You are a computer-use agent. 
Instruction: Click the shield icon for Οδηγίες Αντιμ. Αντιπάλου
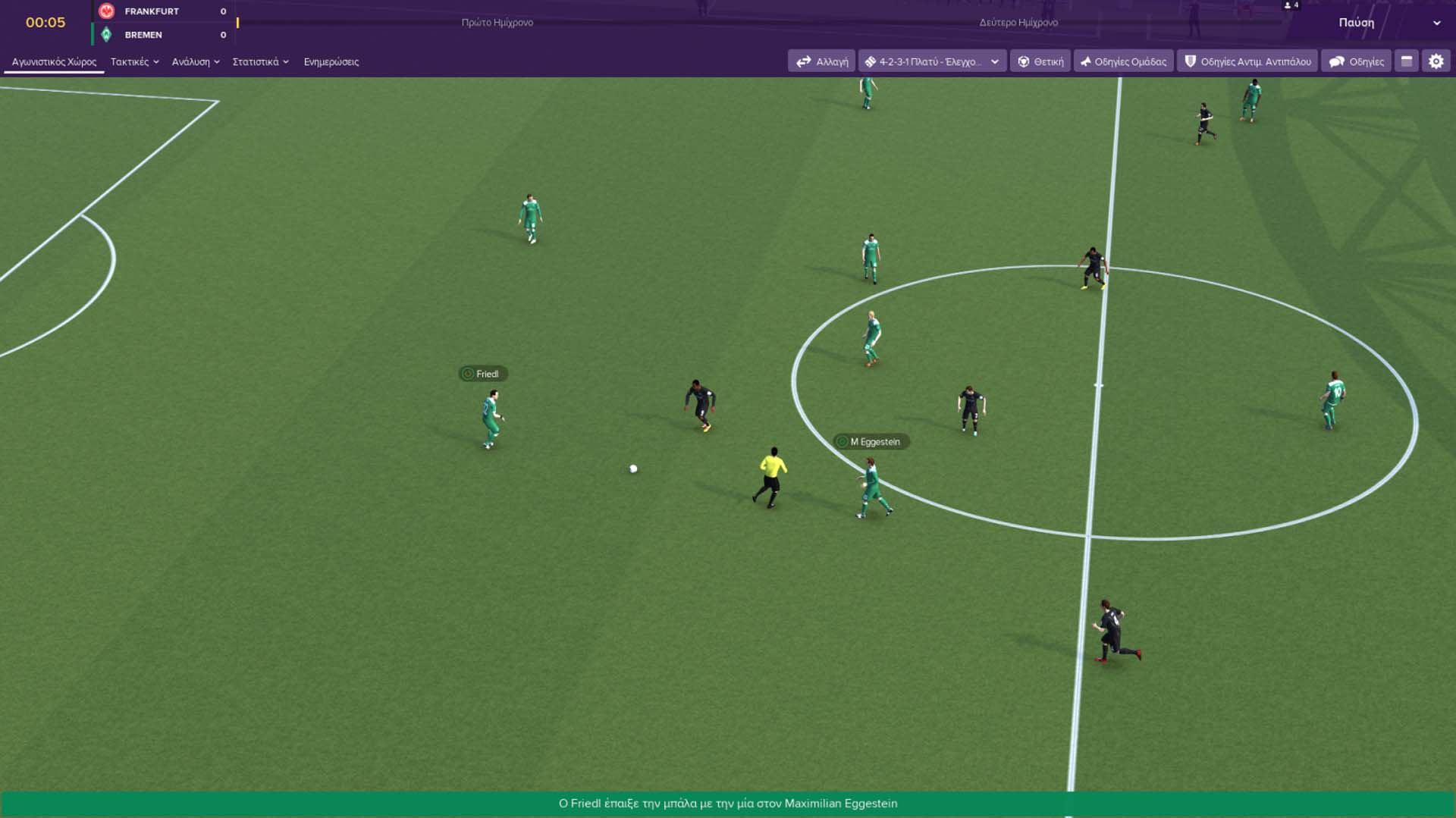coord(1191,61)
